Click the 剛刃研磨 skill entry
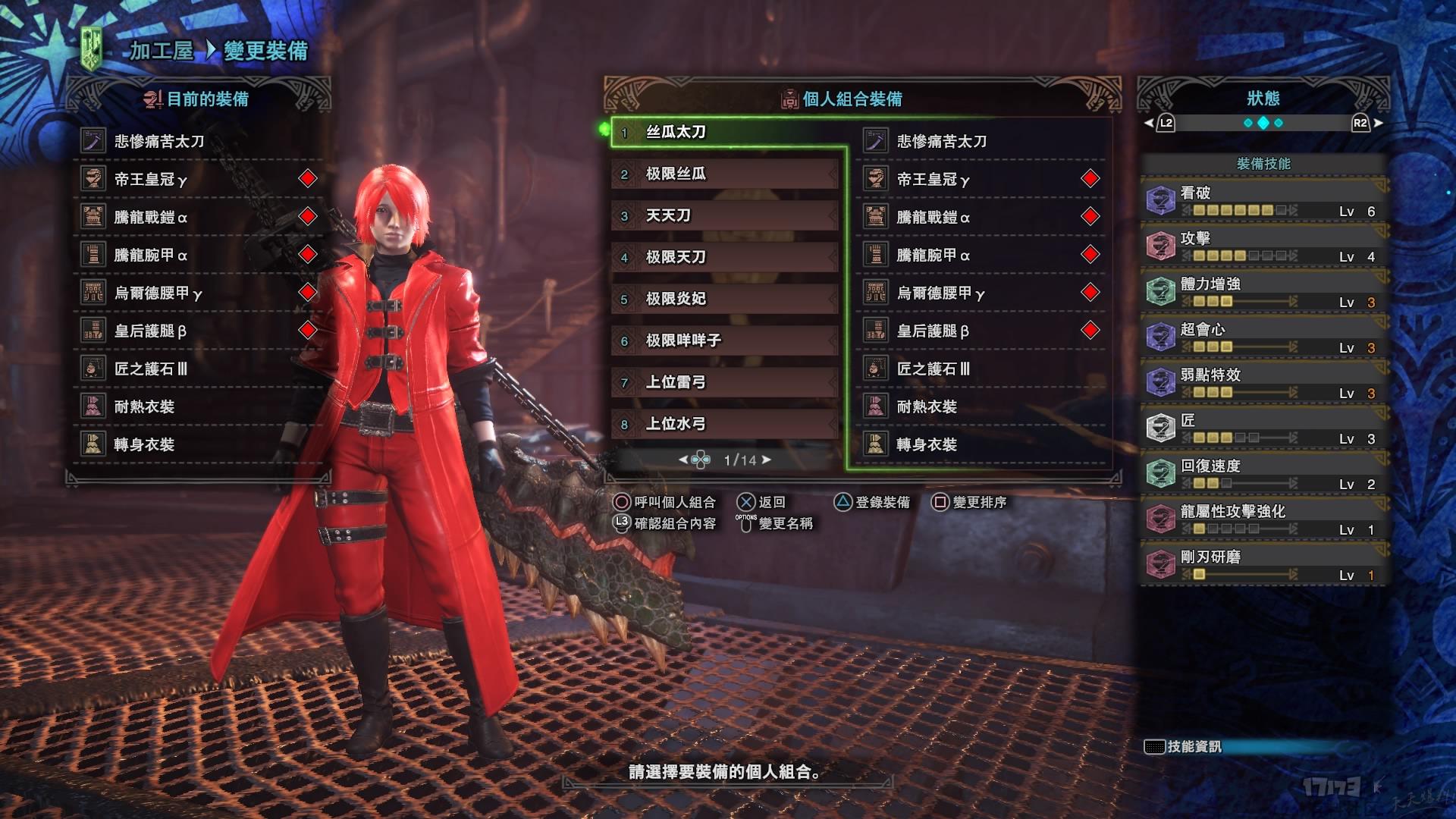1456x819 pixels. pos(1263,565)
